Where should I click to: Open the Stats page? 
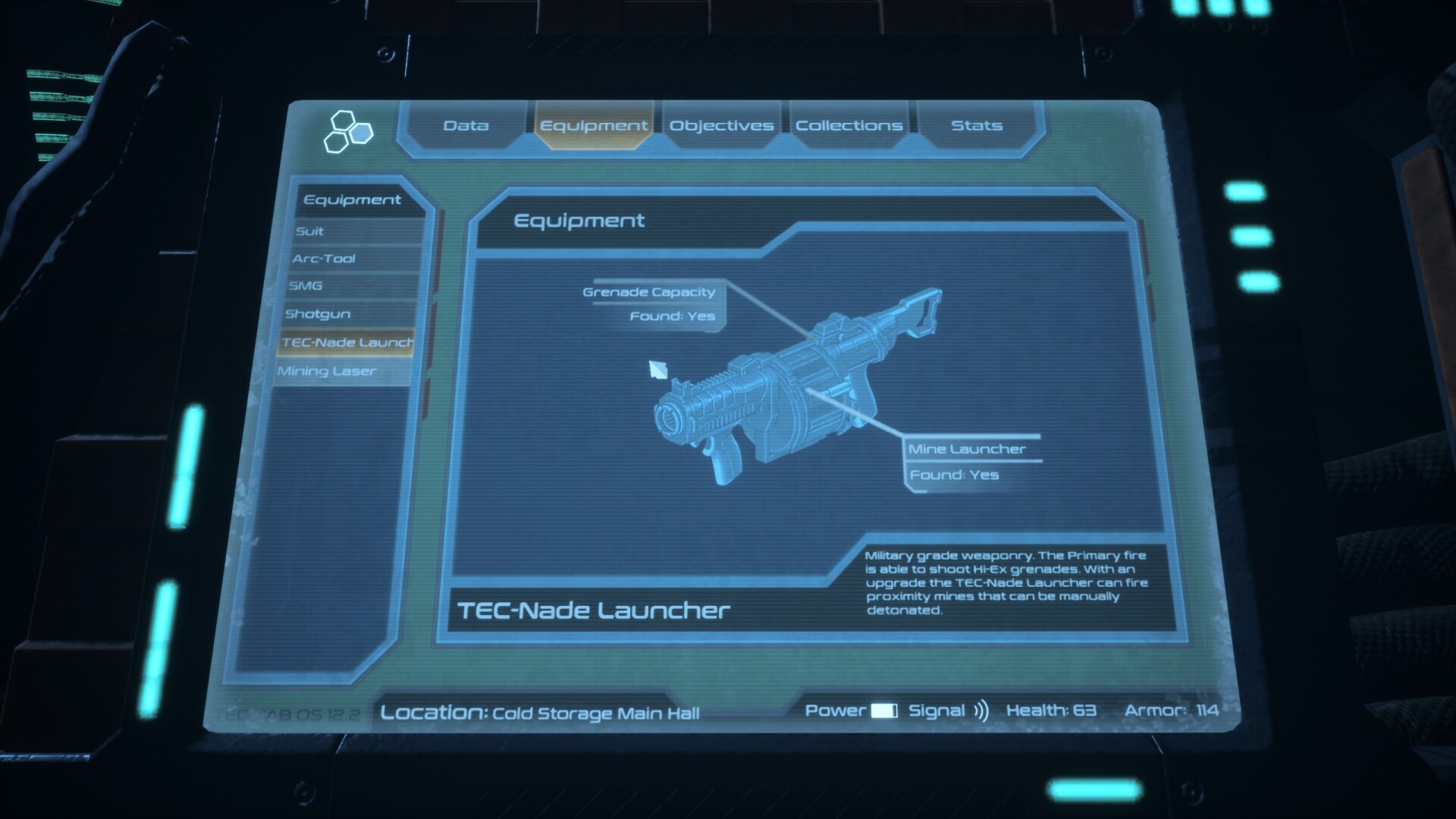point(977,125)
